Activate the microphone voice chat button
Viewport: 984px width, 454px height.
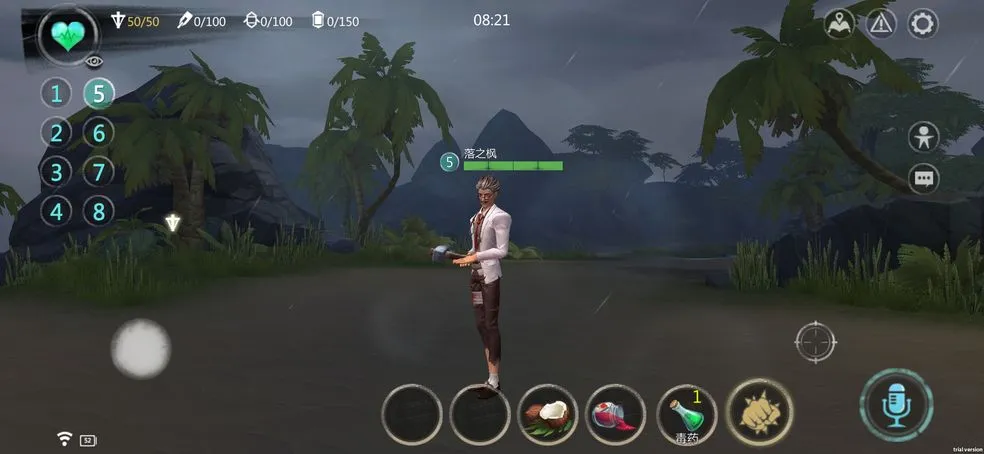895,404
